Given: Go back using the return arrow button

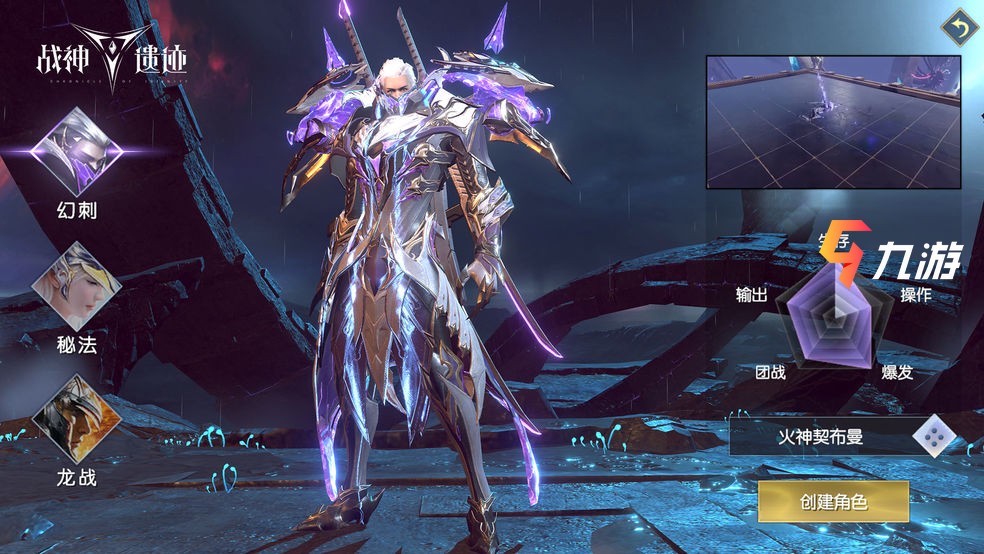Looking at the screenshot, I should 958,30.
